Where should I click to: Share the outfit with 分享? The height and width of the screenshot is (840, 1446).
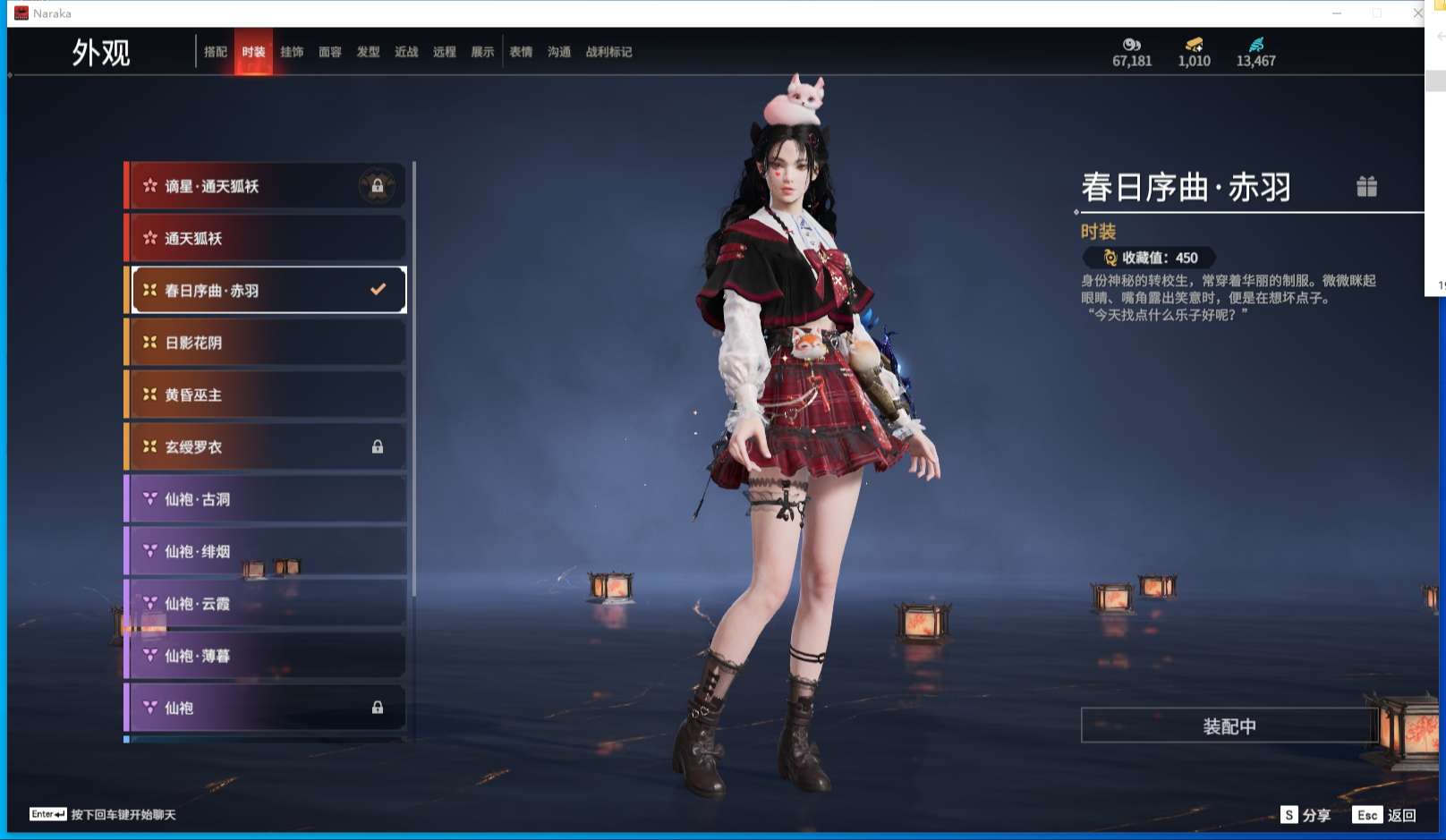tap(1306, 815)
